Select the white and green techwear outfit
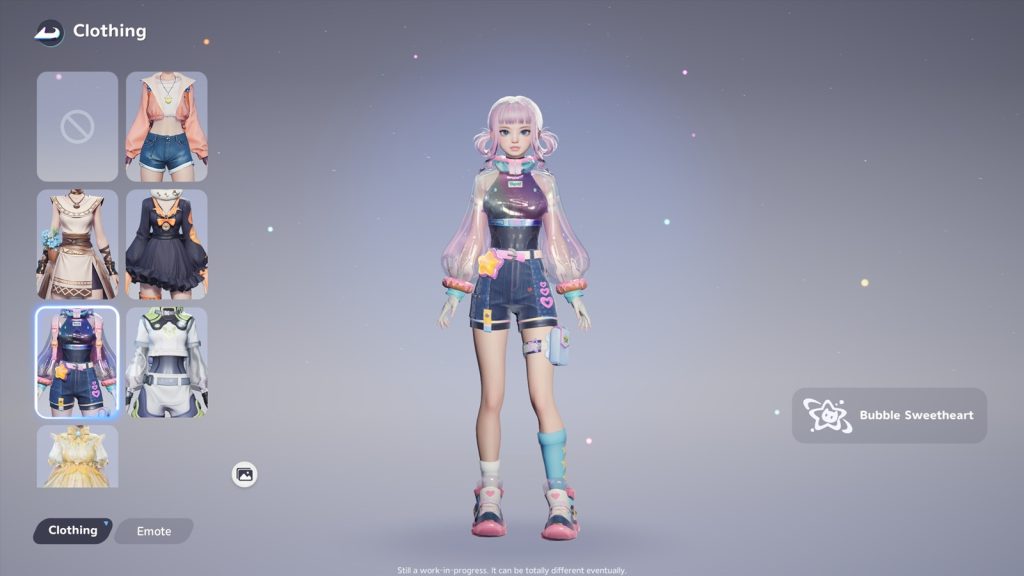The height and width of the screenshot is (576, 1024). pyautogui.click(x=166, y=362)
